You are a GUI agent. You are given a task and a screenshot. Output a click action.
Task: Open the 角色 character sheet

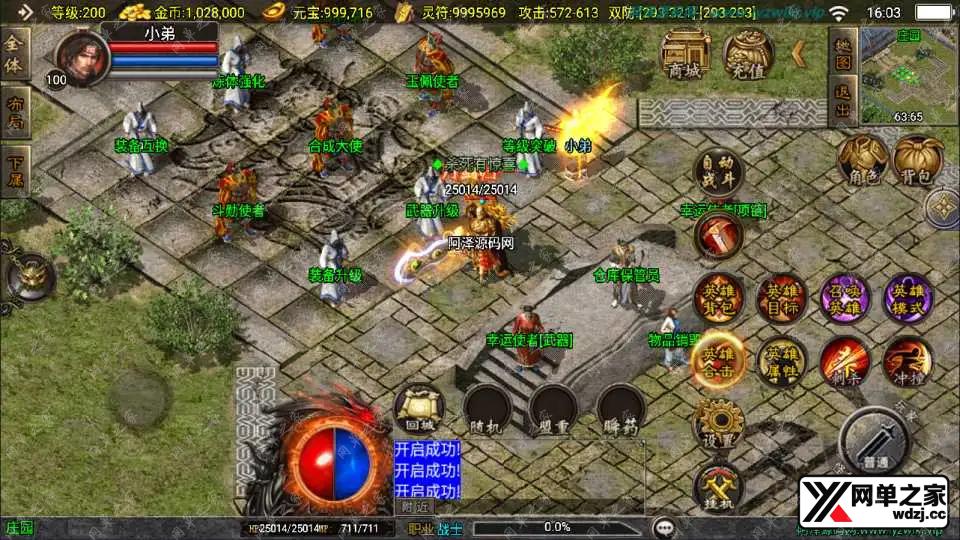(862, 160)
